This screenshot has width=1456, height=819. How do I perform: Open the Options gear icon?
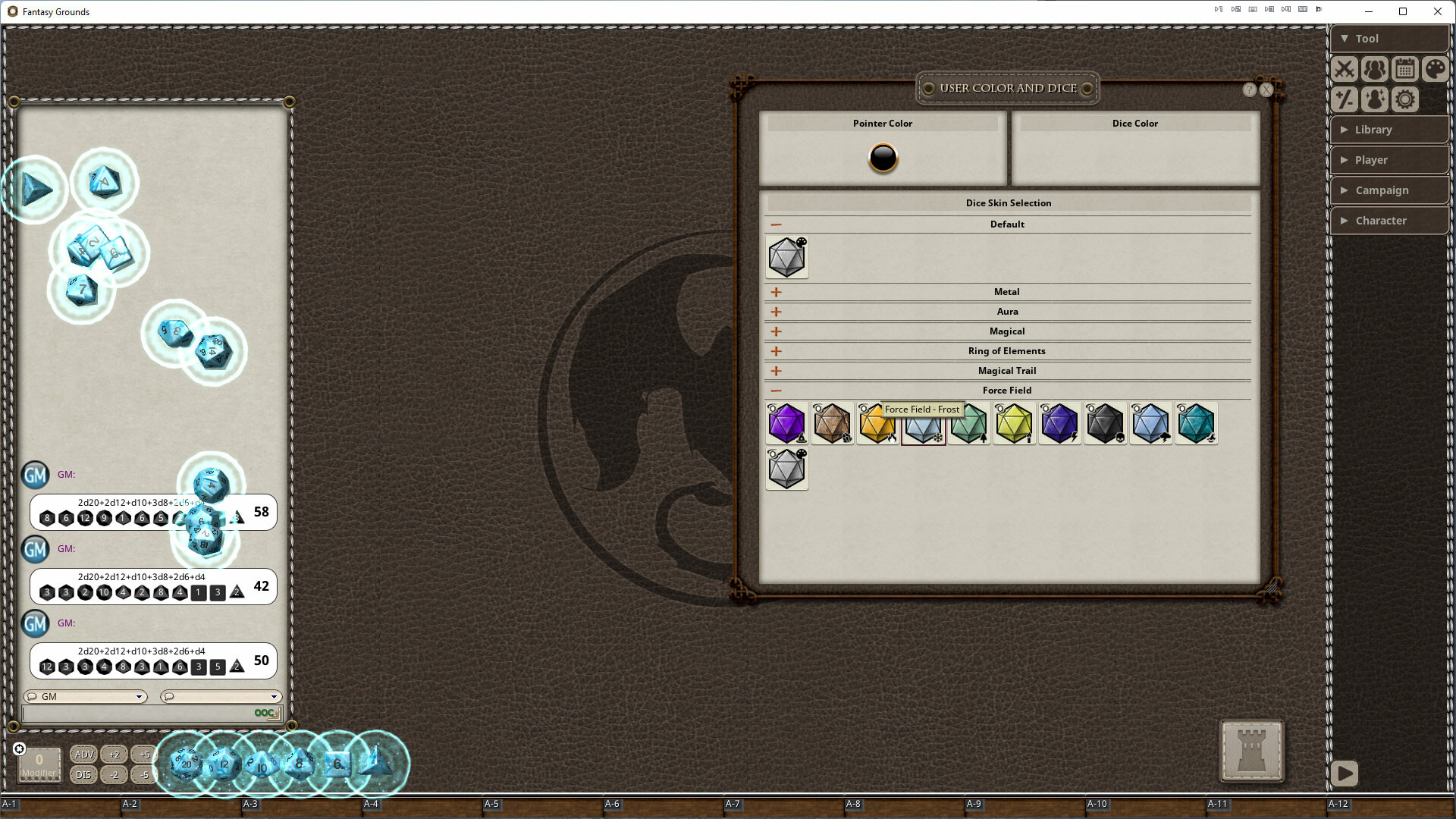coord(1404,99)
